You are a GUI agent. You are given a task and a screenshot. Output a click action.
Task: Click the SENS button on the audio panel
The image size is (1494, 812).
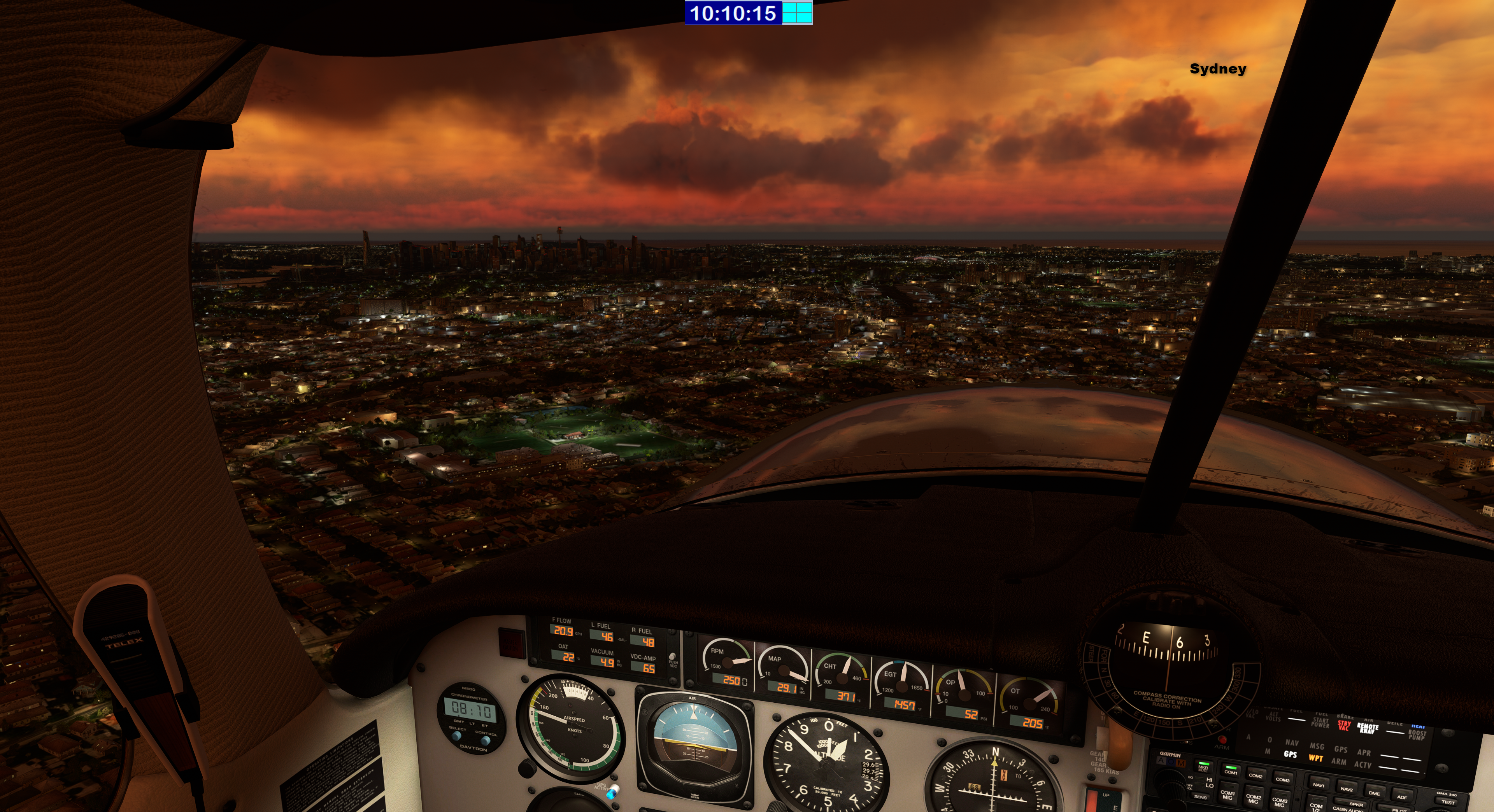(1200, 797)
